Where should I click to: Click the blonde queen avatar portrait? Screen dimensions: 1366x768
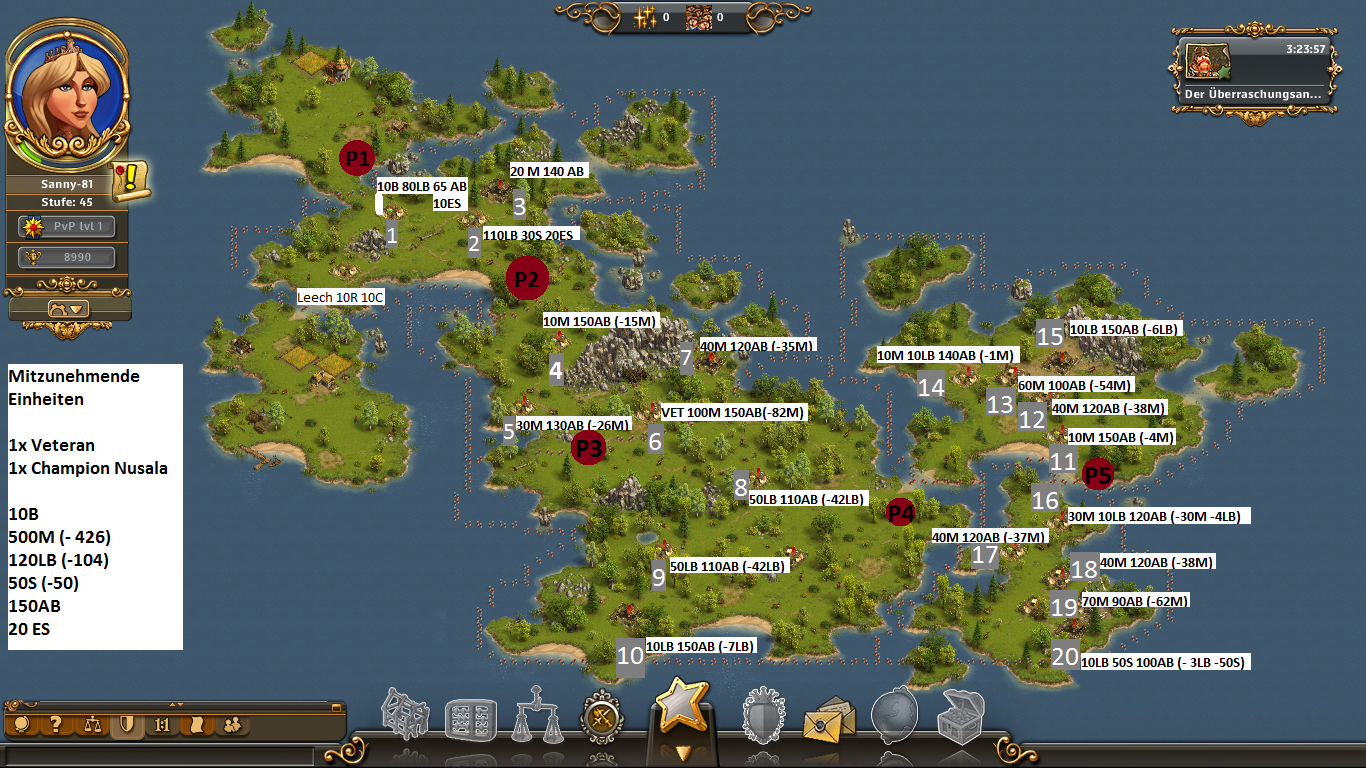click(66, 93)
